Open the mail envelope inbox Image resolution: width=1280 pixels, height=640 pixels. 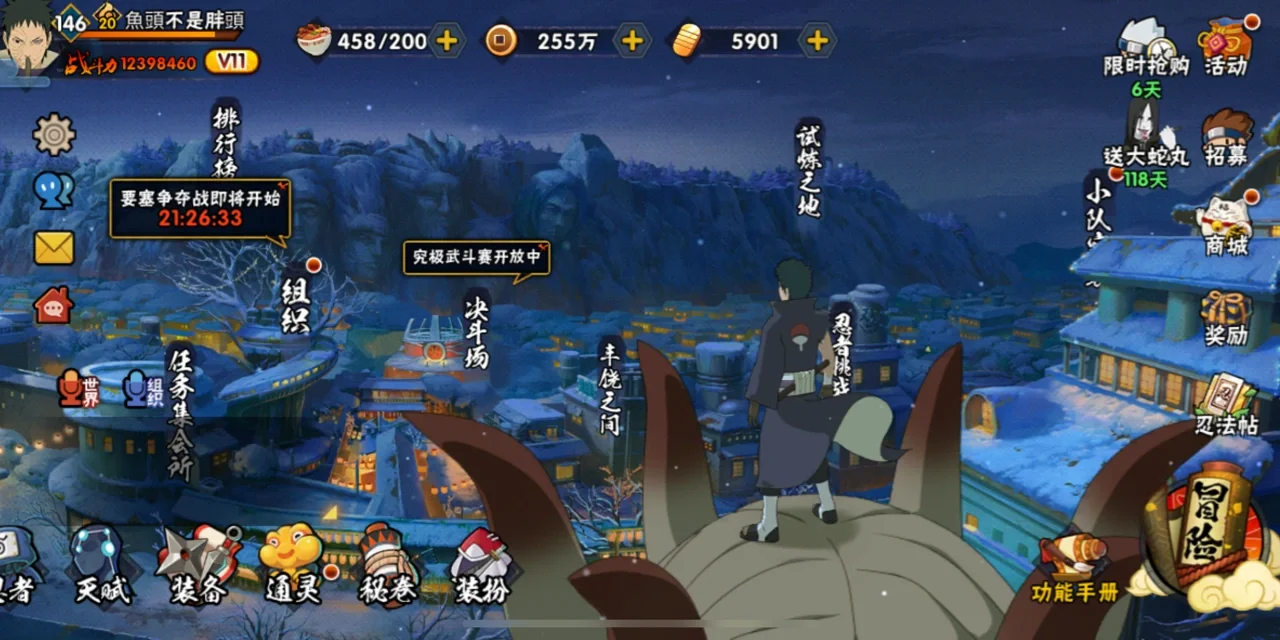(54, 247)
